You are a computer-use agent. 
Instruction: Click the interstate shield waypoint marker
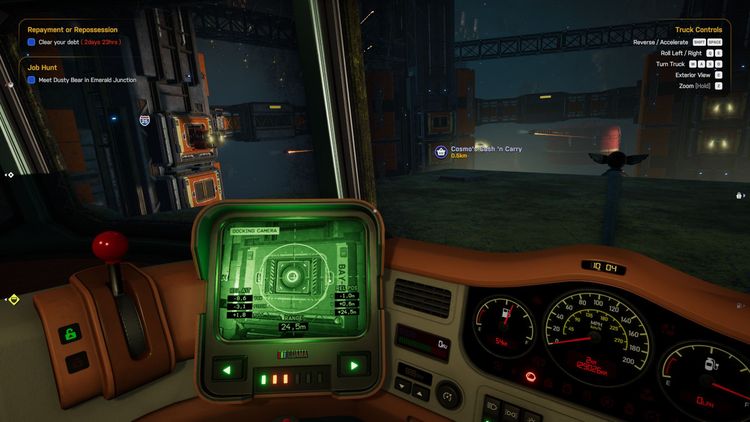[x=145, y=119]
